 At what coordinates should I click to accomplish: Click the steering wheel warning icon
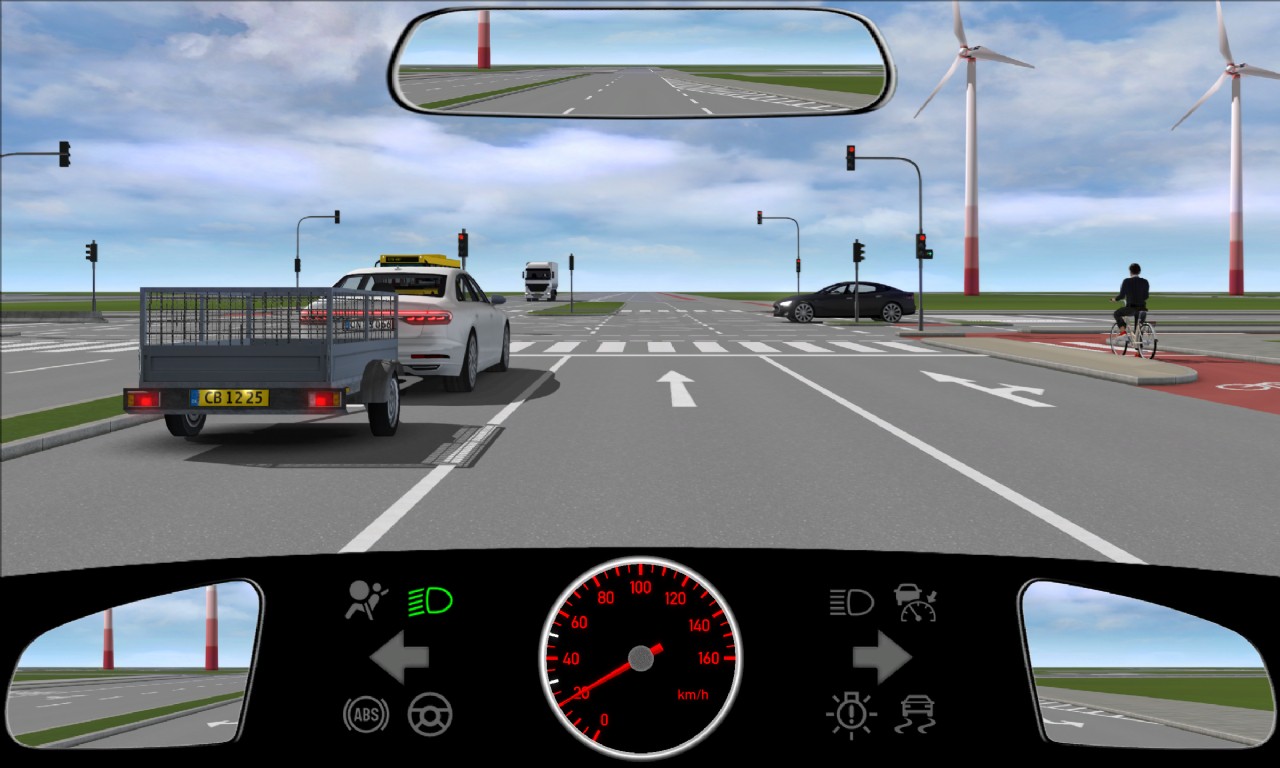[430, 714]
